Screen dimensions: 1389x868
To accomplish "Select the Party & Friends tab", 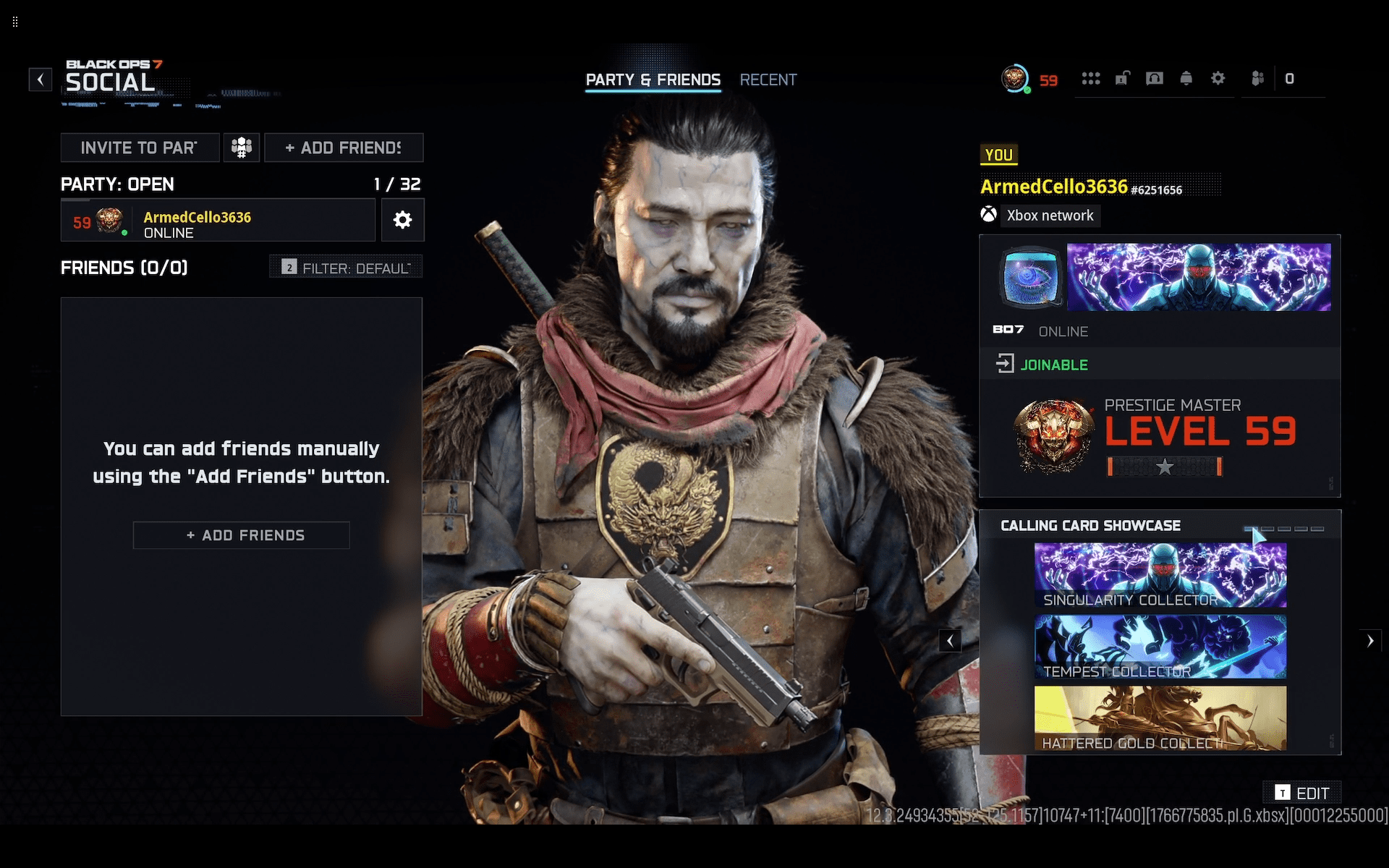I will 653,80.
